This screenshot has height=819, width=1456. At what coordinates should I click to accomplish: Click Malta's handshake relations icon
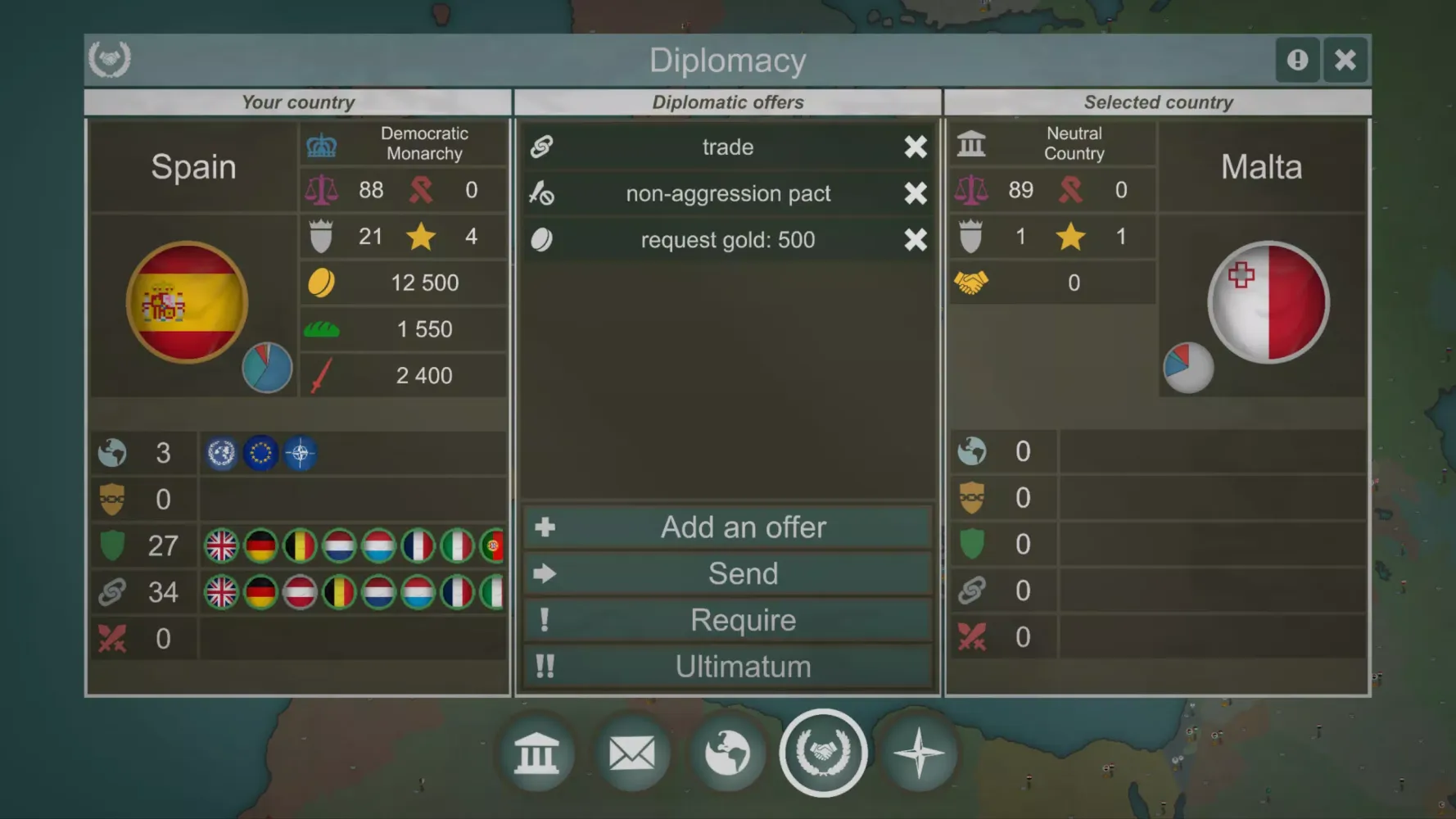pos(973,282)
